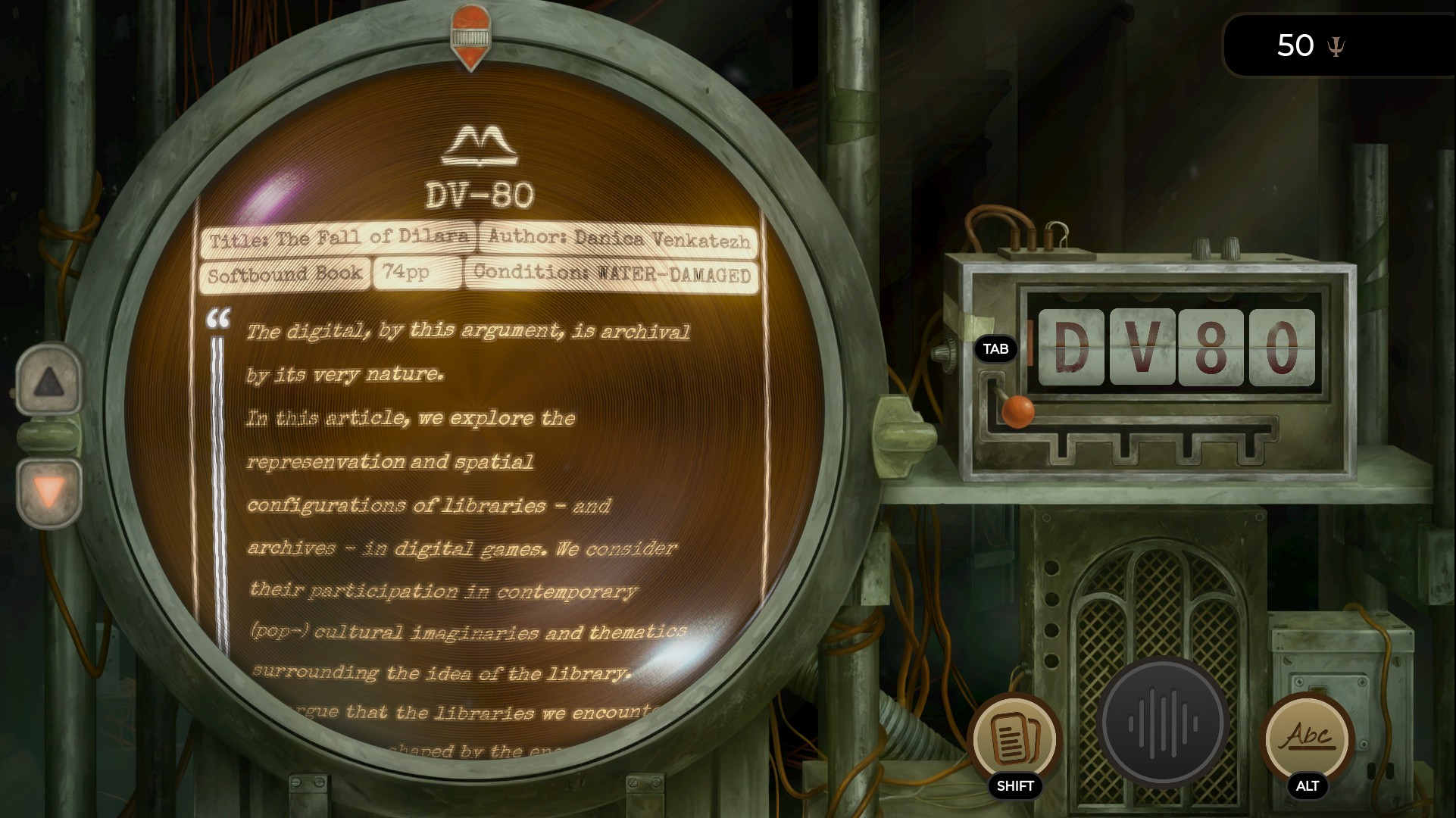The image size is (1456, 818).
Task: Select the letter D flip tile
Action: pyautogui.click(x=1071, y=348)
